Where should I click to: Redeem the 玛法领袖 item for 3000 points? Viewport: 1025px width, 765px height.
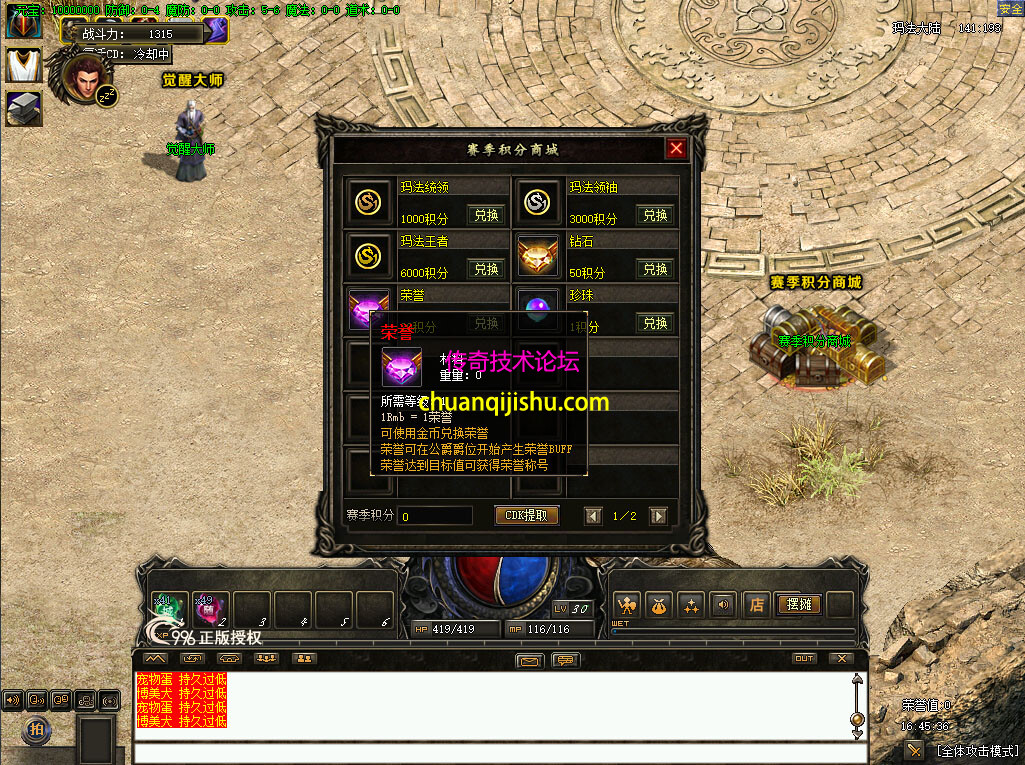pos(655,215)
